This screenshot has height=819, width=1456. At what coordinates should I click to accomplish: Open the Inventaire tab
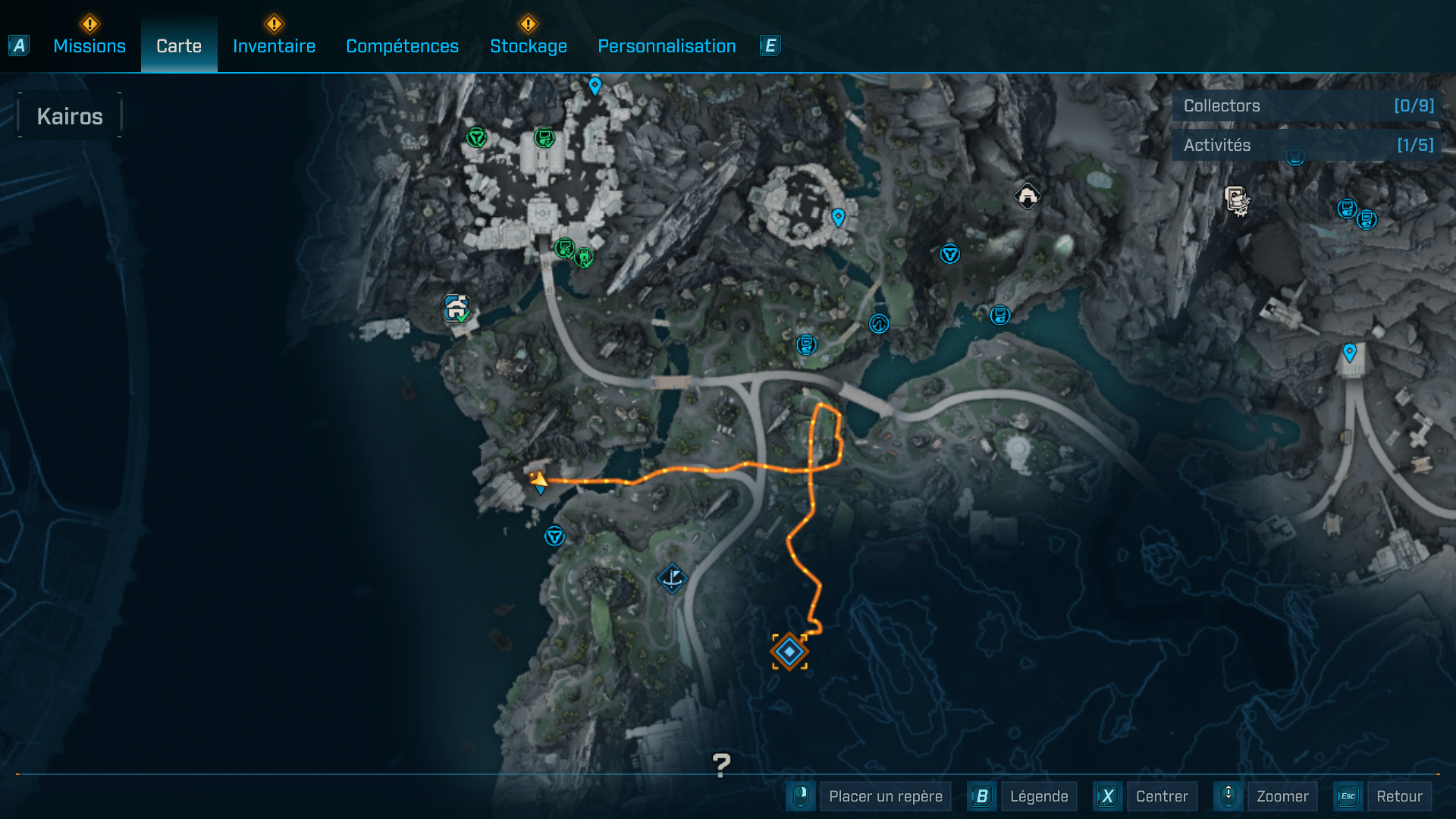pos(274,46)
